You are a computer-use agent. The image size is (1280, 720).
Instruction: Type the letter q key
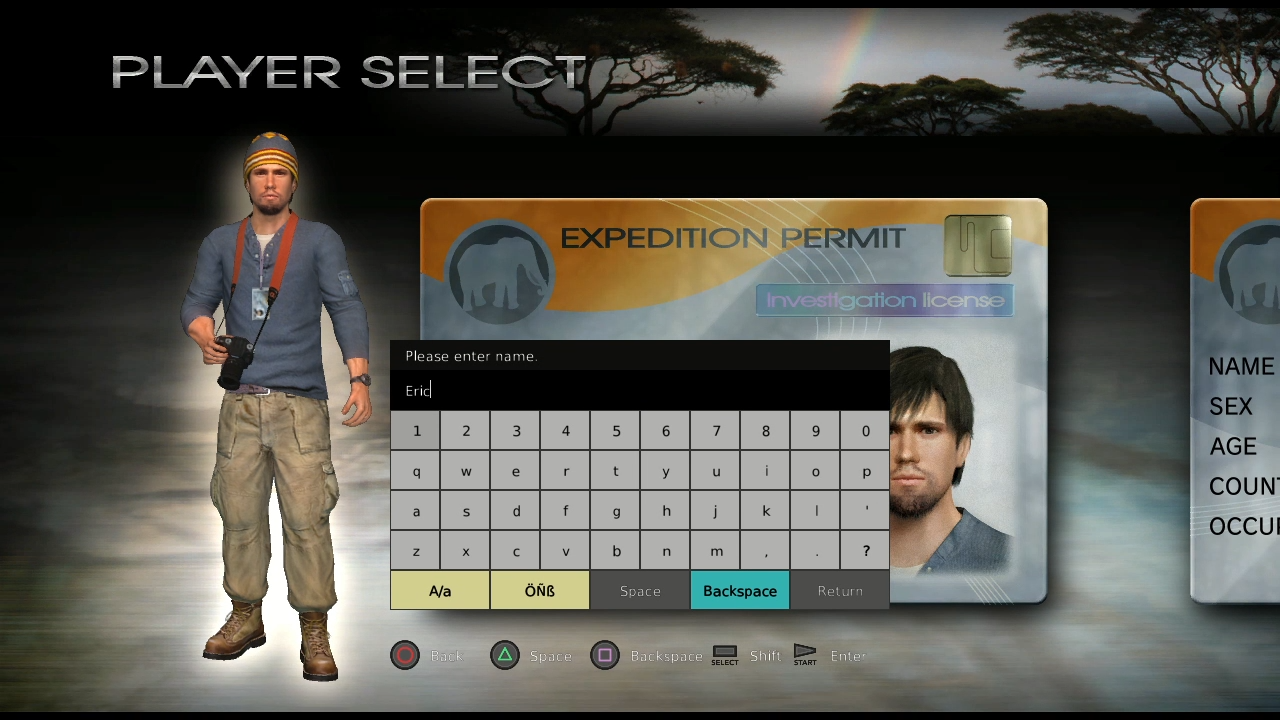coord(416,471)
